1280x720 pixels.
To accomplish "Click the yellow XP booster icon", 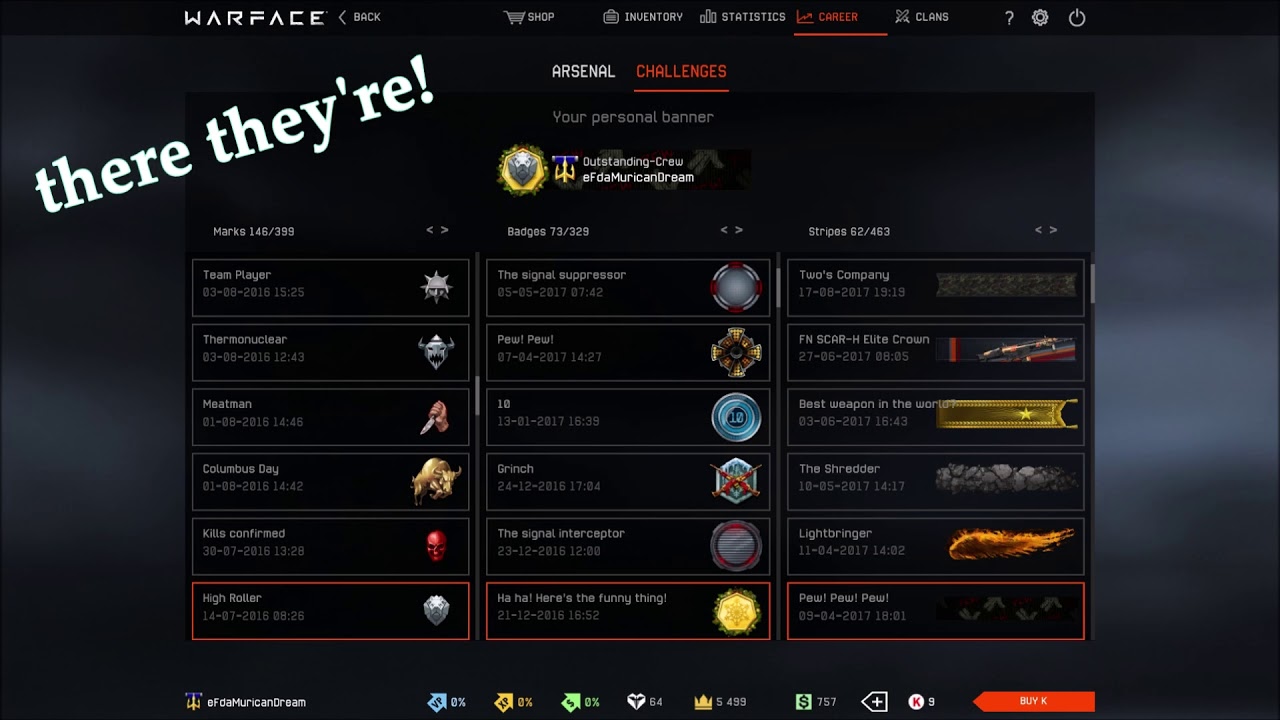I will click(x=502, y=701).
